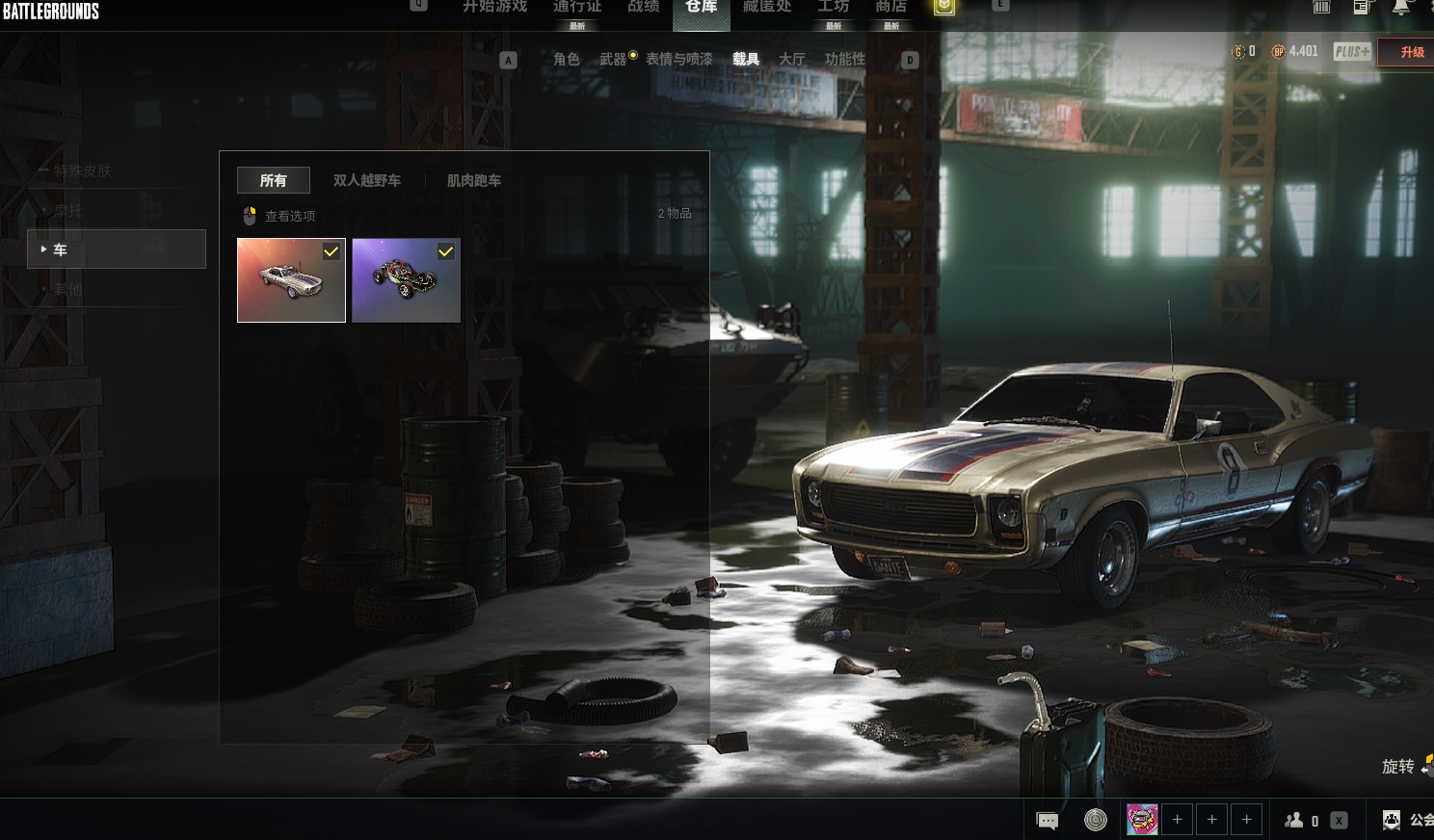This screenshot has height=840, width=1434.
Task: Open the 藏匿处 (Hideout) menu
Action: point(766,7)
